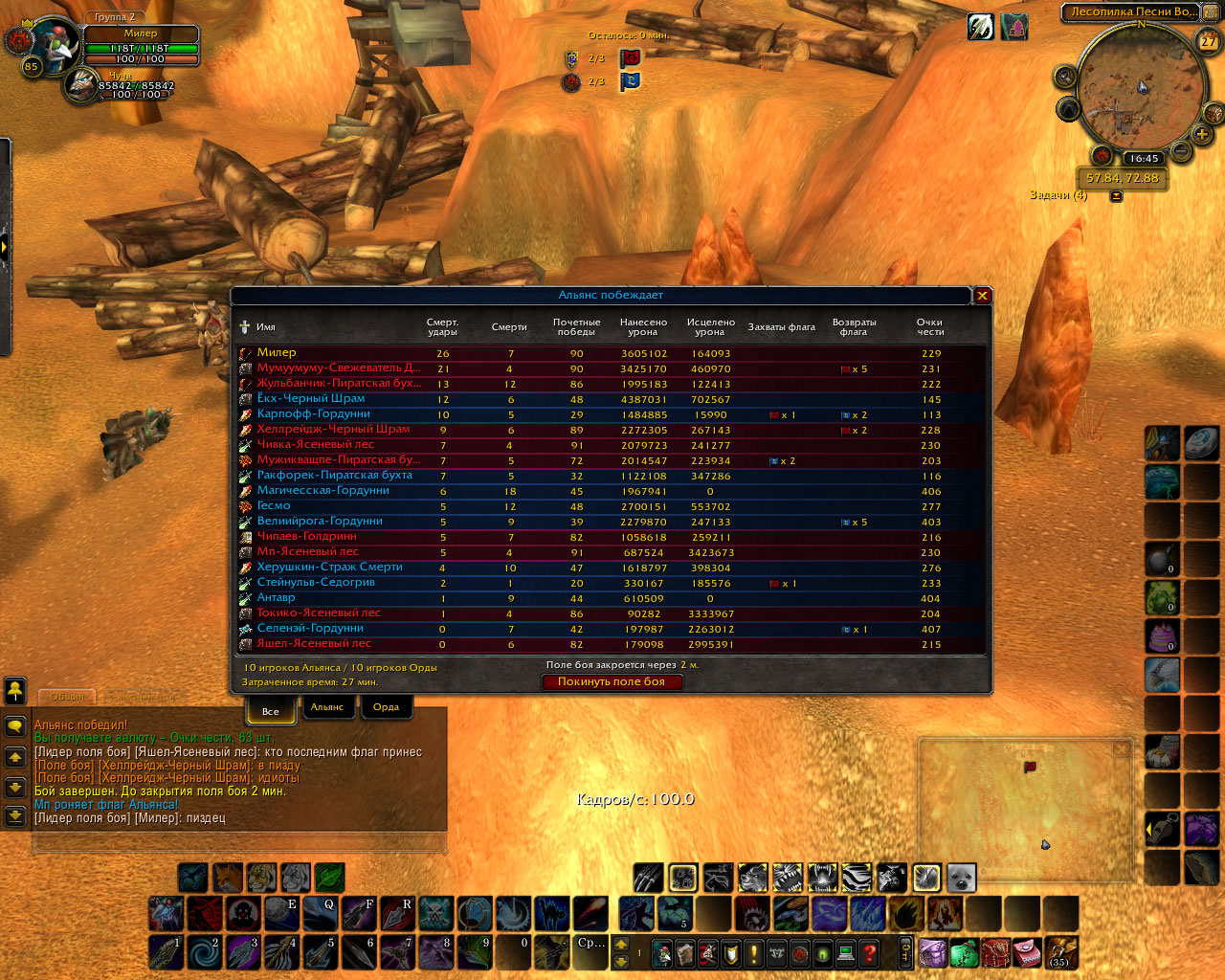1225x980 pixels.
Task: Switch scoreboard to the 'Альянс' tab
Action: (327, 707)
